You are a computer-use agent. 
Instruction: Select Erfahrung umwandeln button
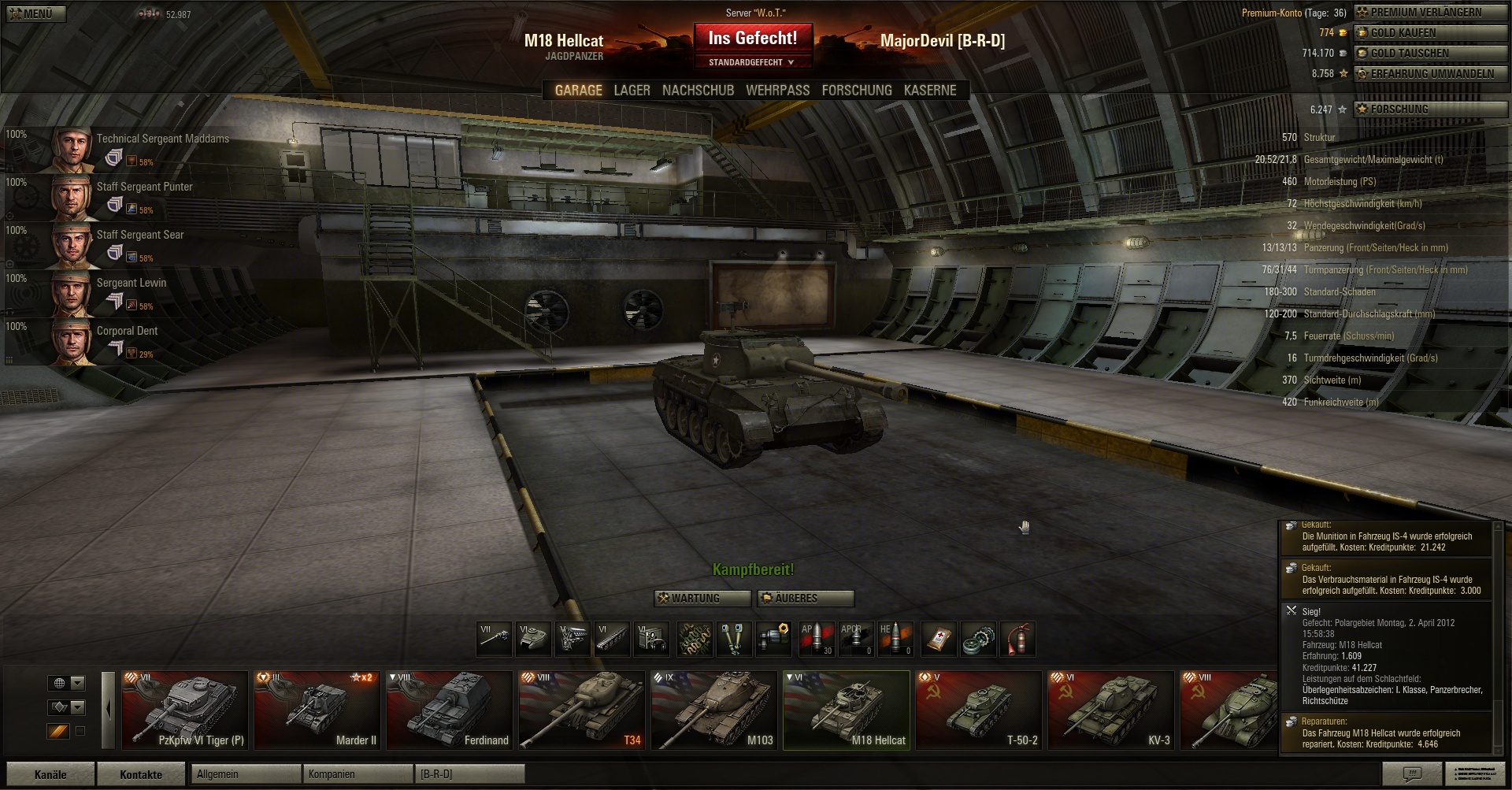point(1429,74)
